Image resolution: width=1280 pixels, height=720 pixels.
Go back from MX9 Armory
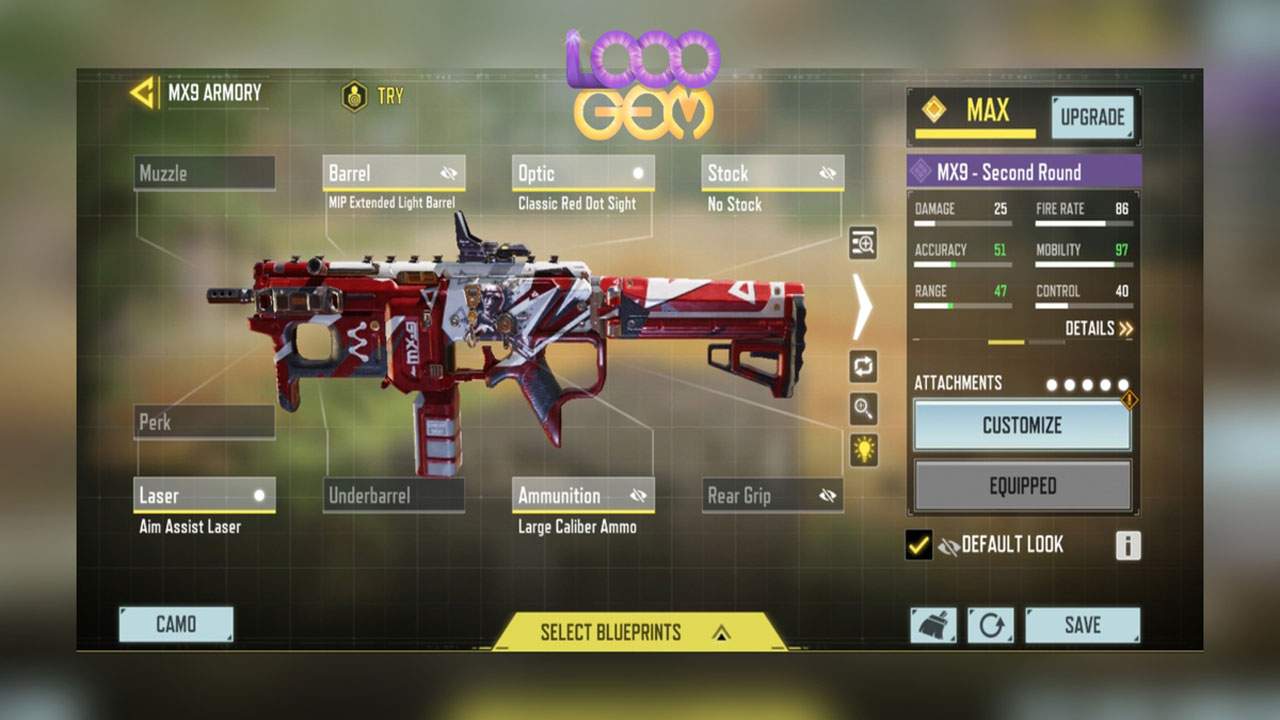[x=143, y=93]
